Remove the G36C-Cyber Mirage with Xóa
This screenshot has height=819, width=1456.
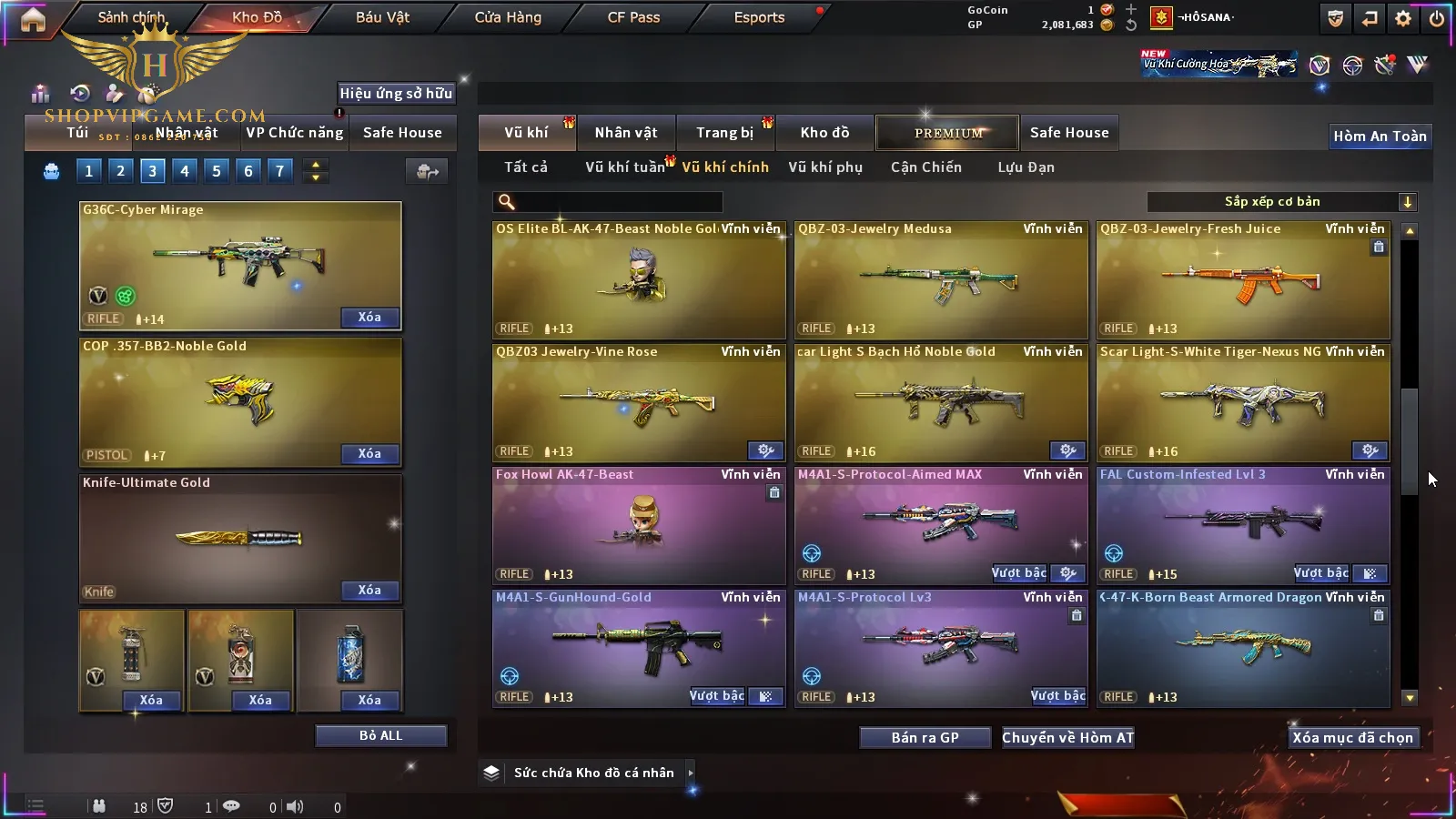[369, 318]
